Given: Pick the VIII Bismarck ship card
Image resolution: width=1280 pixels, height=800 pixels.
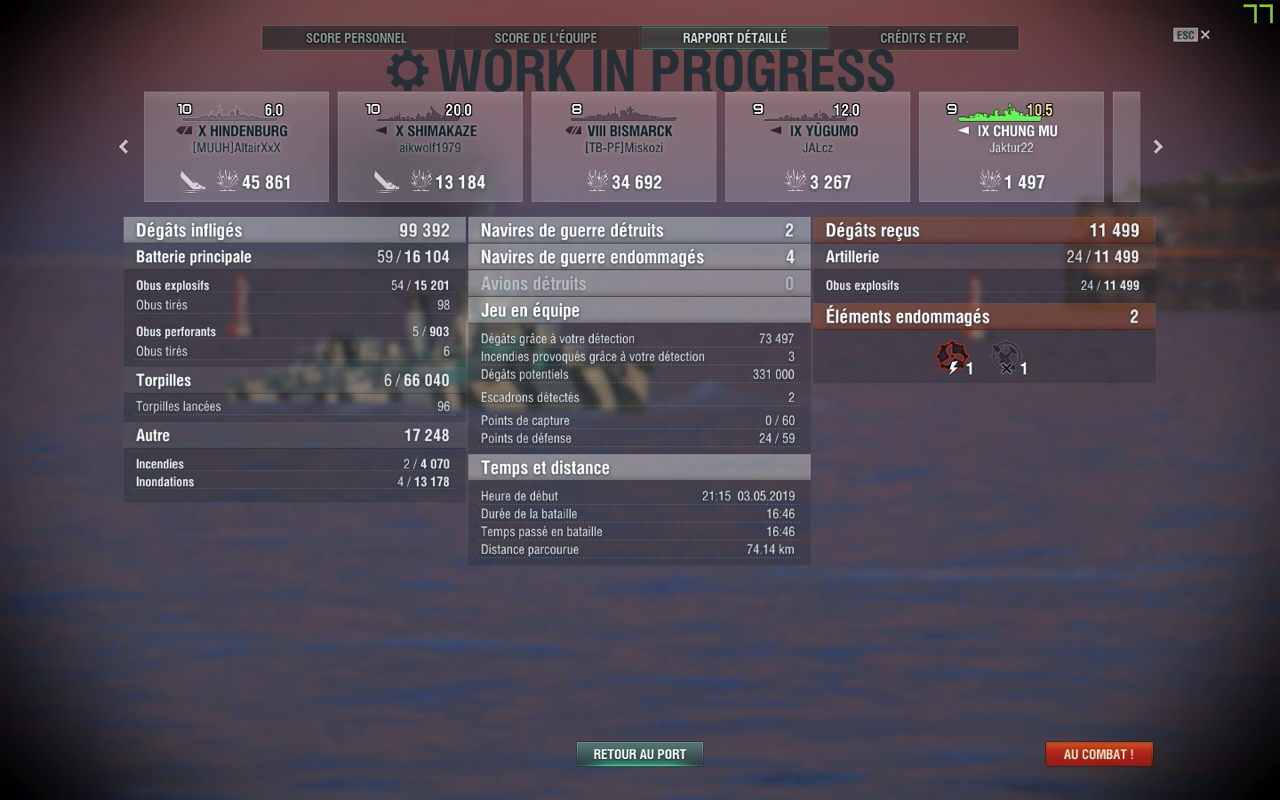Looking at the screenshot, I should [x=624, y=147].
